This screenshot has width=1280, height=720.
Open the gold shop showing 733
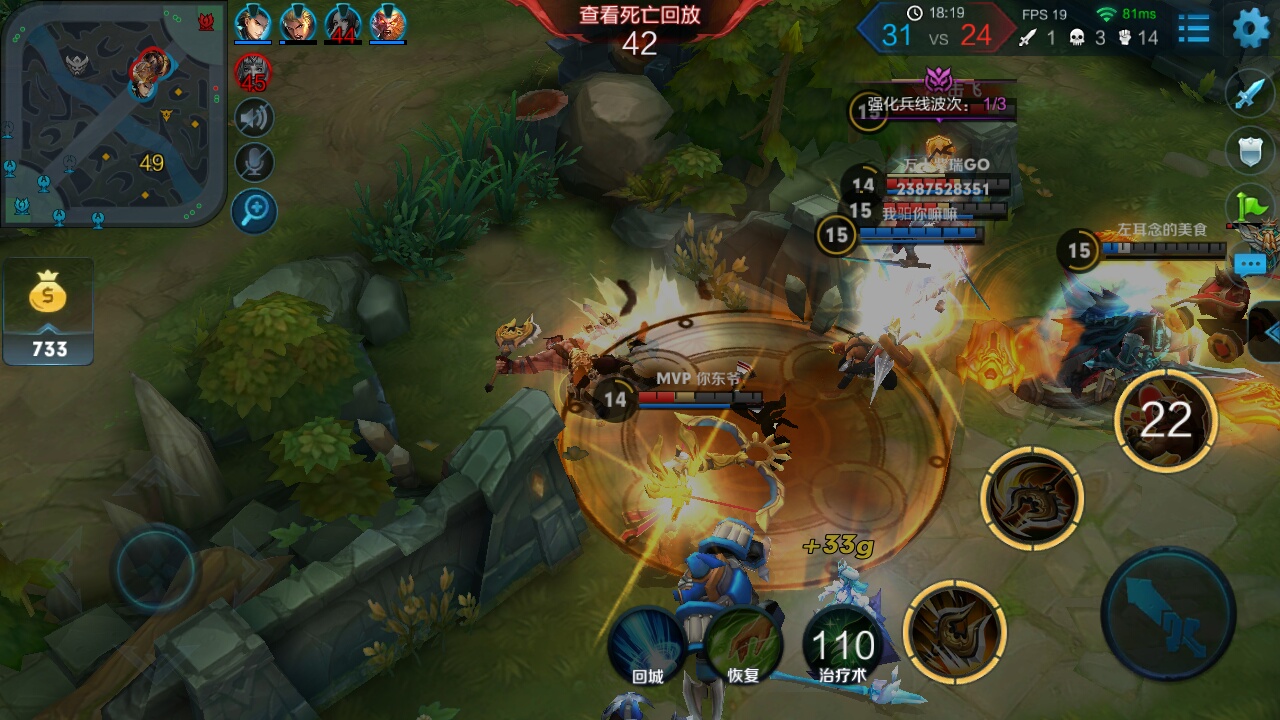click(x=48, y=311)
